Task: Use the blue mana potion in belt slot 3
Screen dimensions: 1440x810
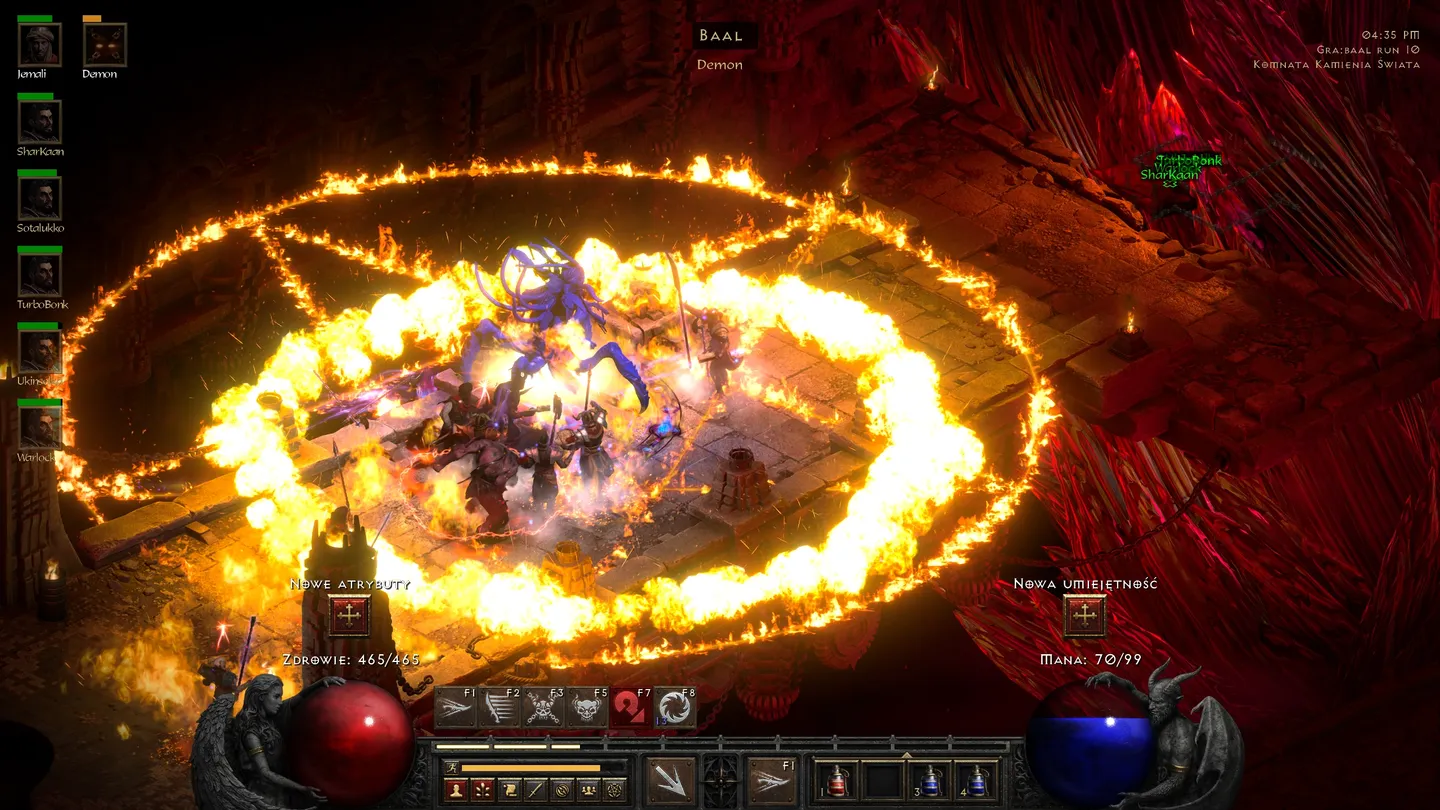Action: [x=929, y=781]
